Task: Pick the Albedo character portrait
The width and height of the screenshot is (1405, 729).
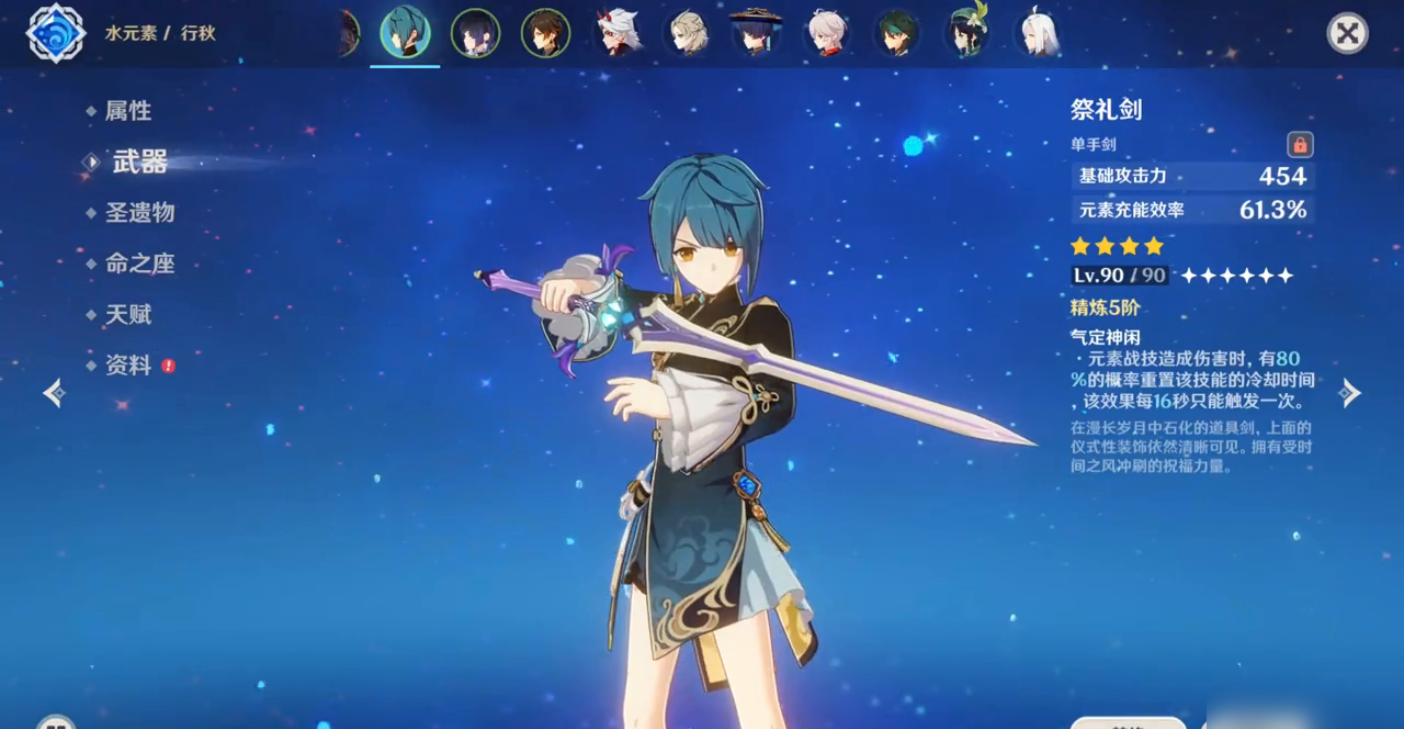Action: [x=688, y=34]
